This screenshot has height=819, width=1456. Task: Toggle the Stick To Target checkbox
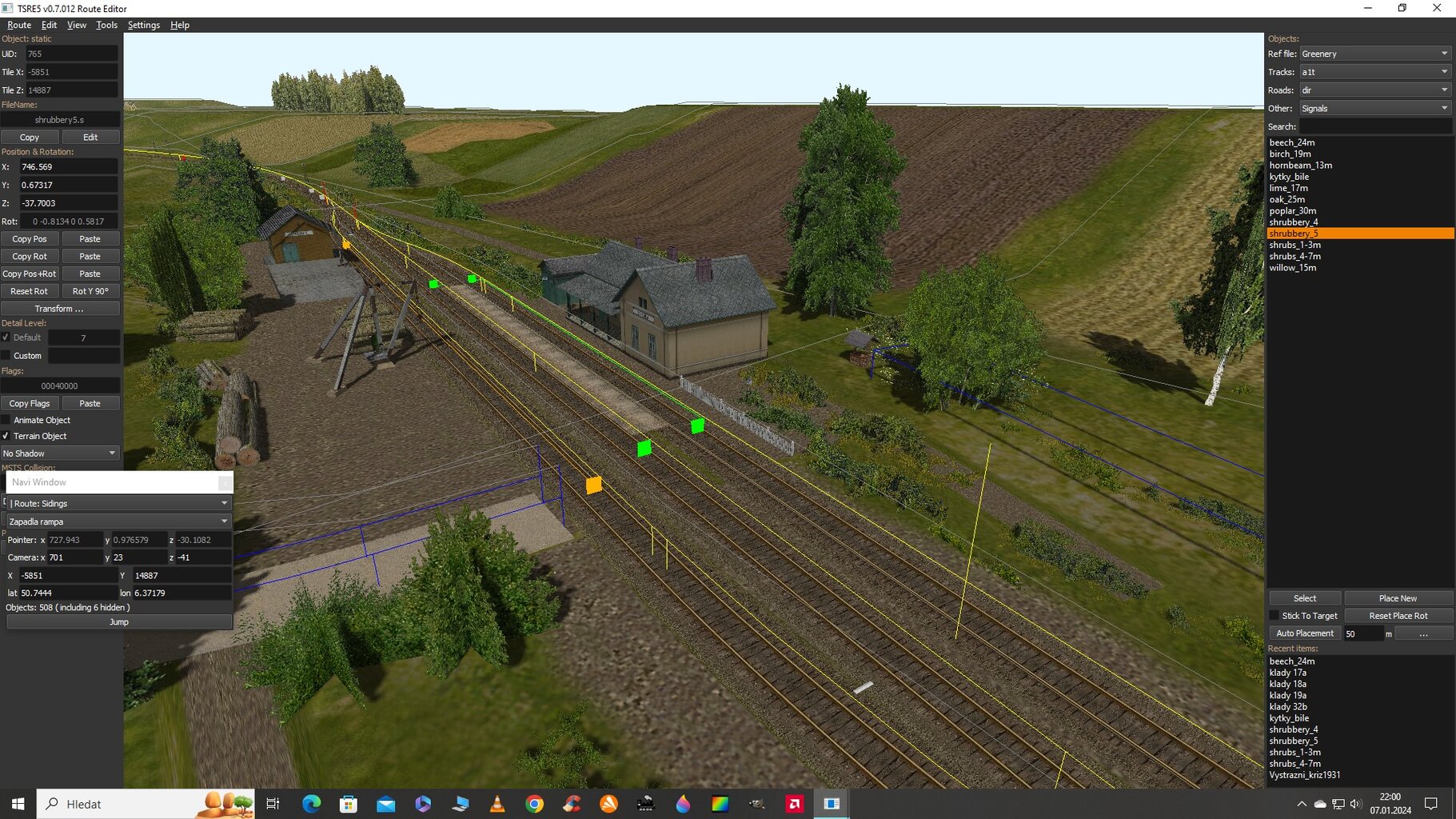coord(1274,616)
